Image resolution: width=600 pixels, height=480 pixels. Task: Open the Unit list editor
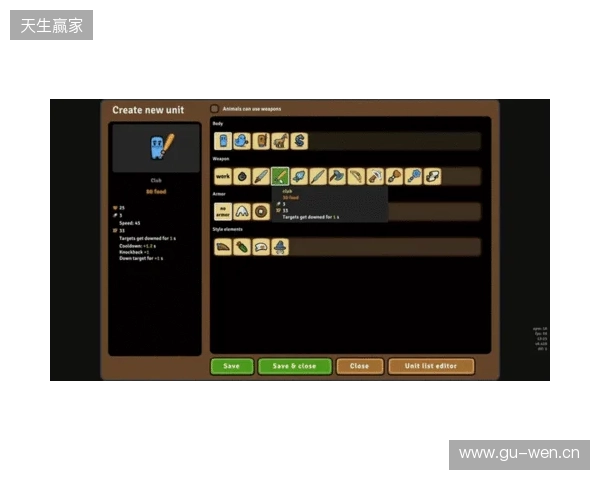coord(431,366)
